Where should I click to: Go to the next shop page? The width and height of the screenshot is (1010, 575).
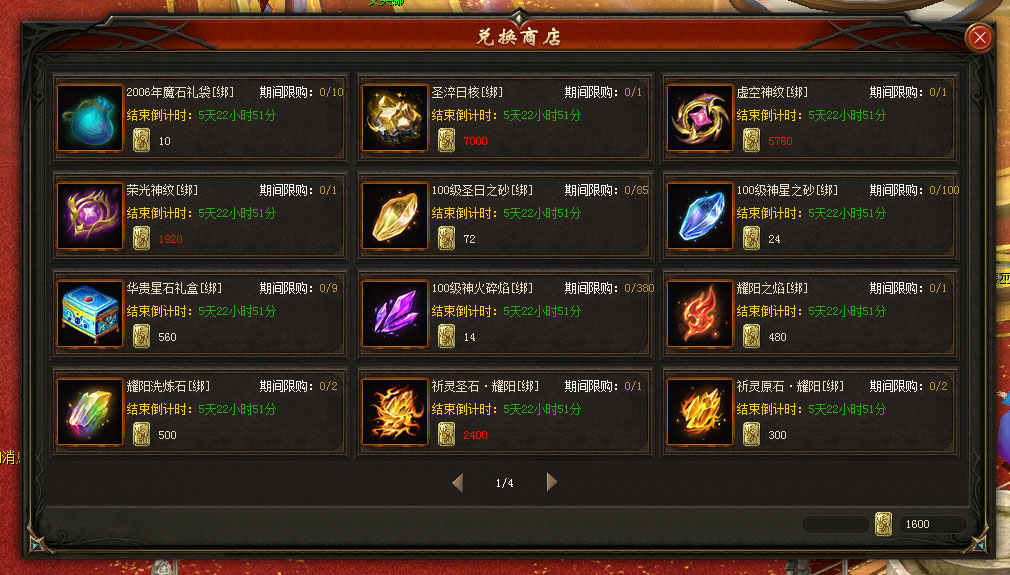(x=552, y=483)
